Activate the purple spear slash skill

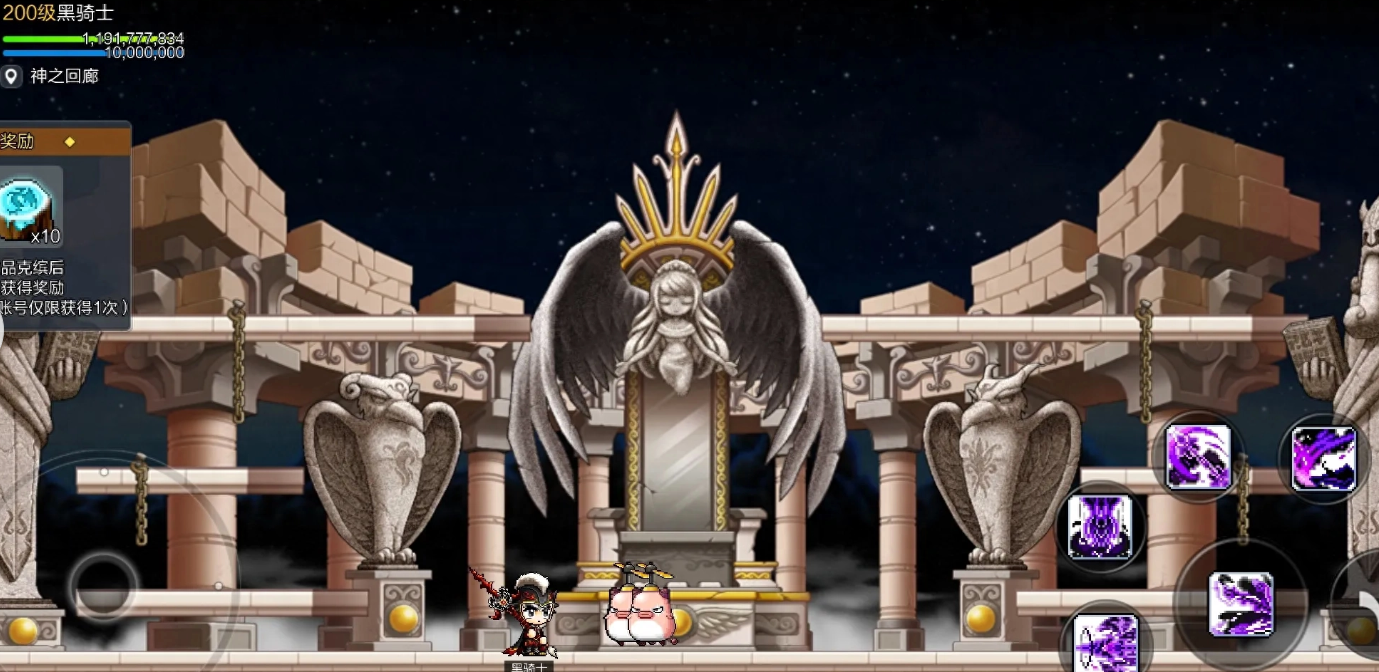1198,457
